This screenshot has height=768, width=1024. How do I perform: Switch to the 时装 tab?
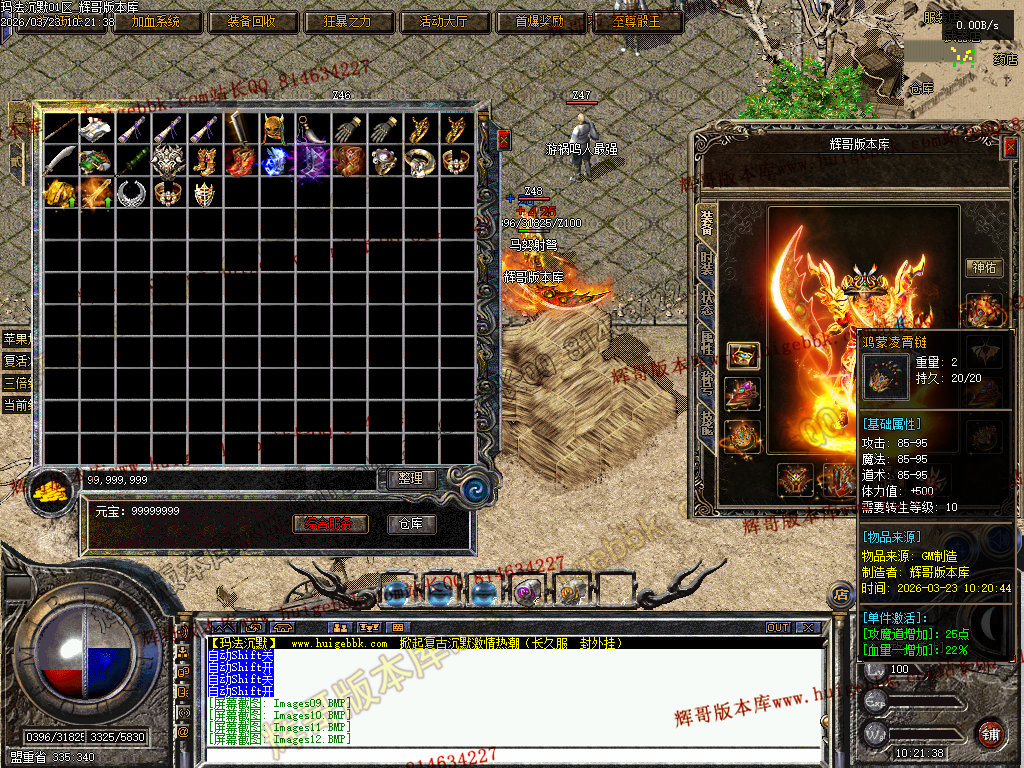click(x=706, y=264)
